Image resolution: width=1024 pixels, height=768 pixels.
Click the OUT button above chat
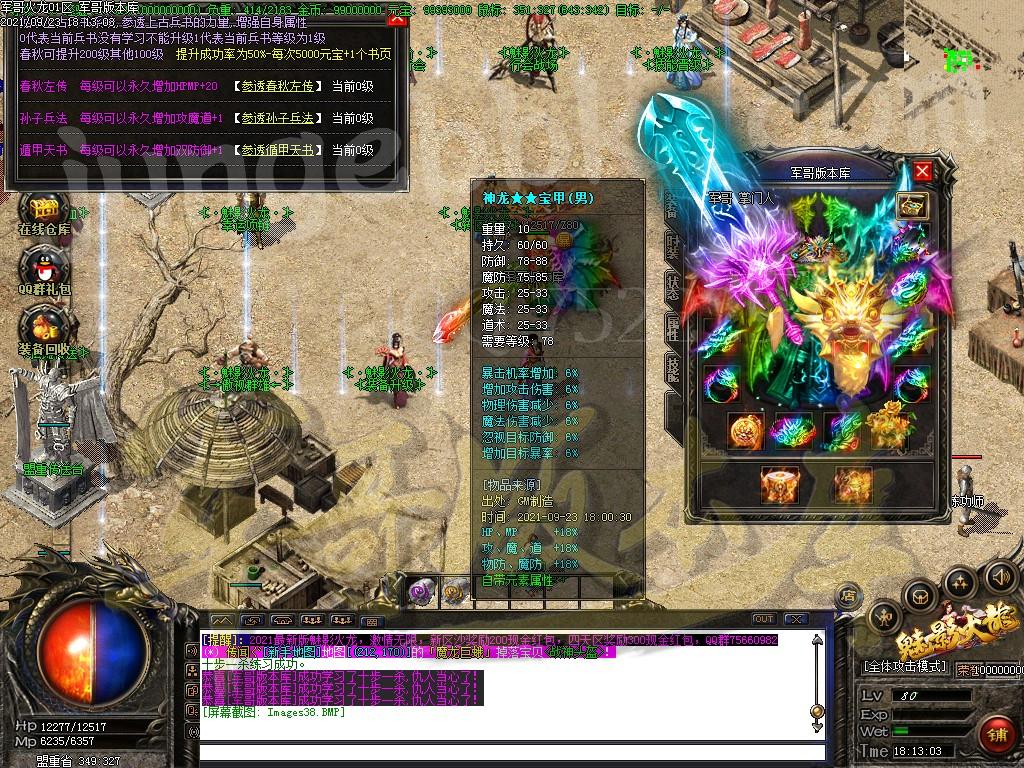point(763,619)
